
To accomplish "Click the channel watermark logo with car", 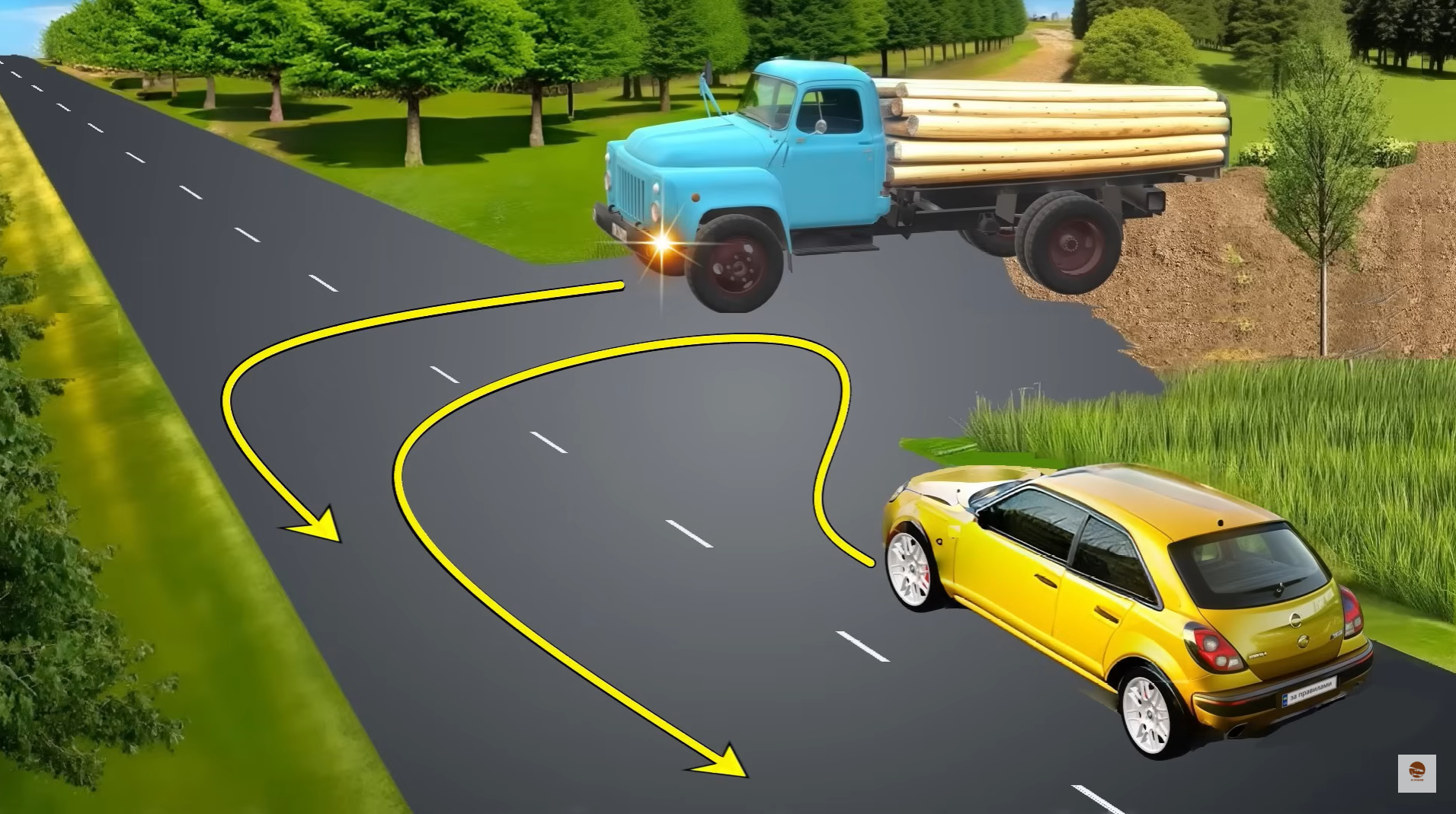I will coord(1416,773).
